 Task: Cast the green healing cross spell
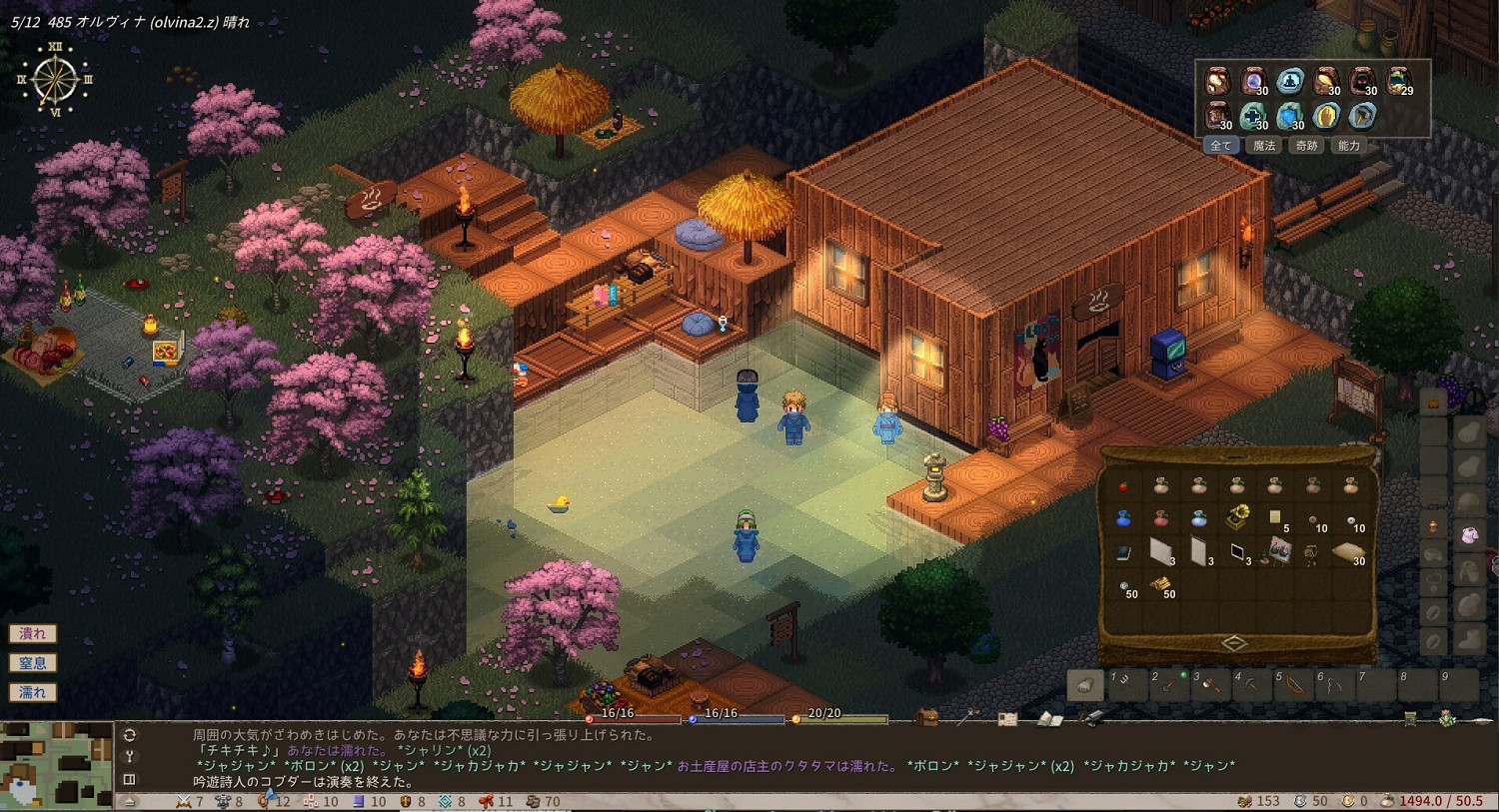click(x=1254, y=117)
